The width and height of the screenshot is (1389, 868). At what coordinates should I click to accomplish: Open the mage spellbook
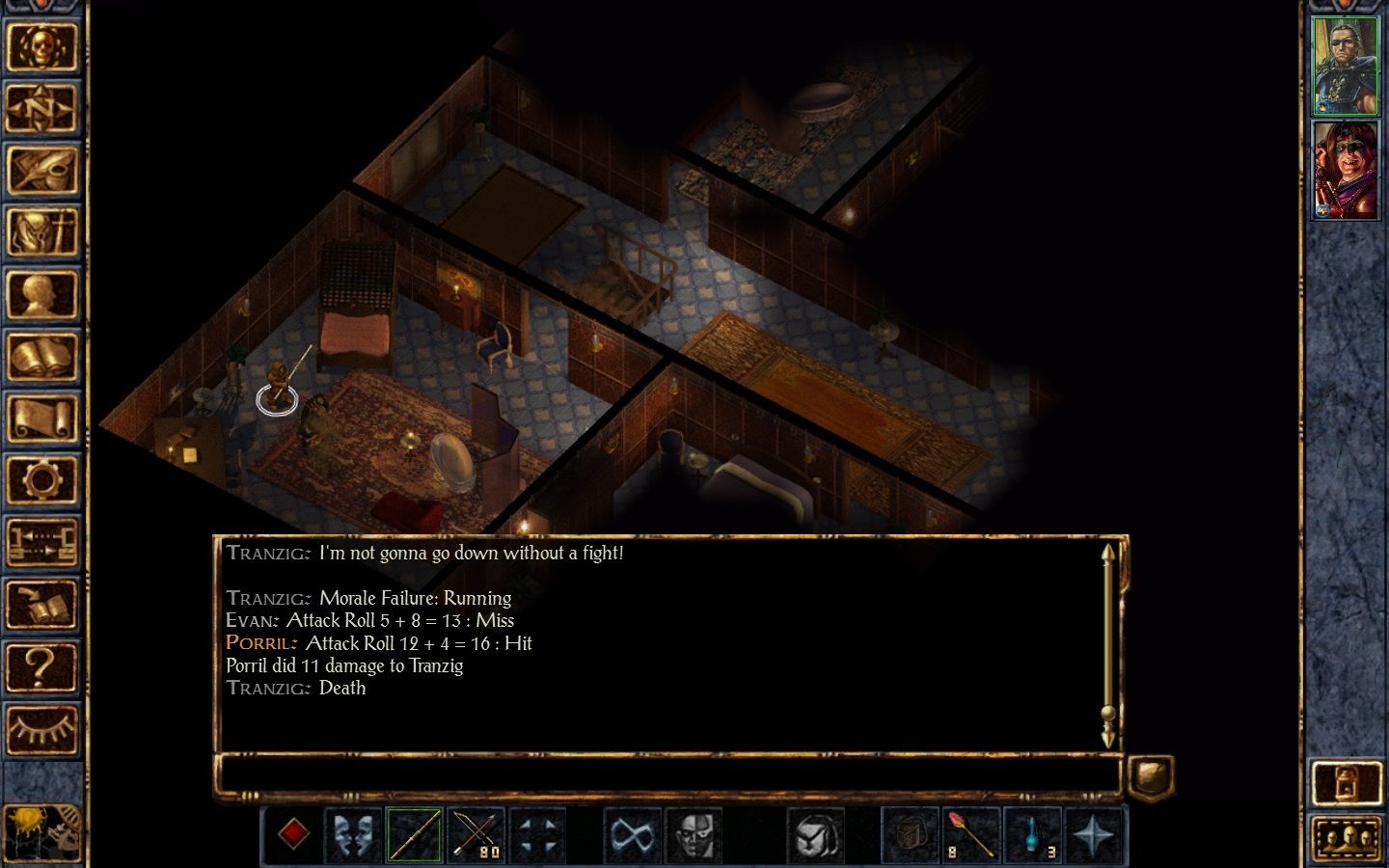41,357
